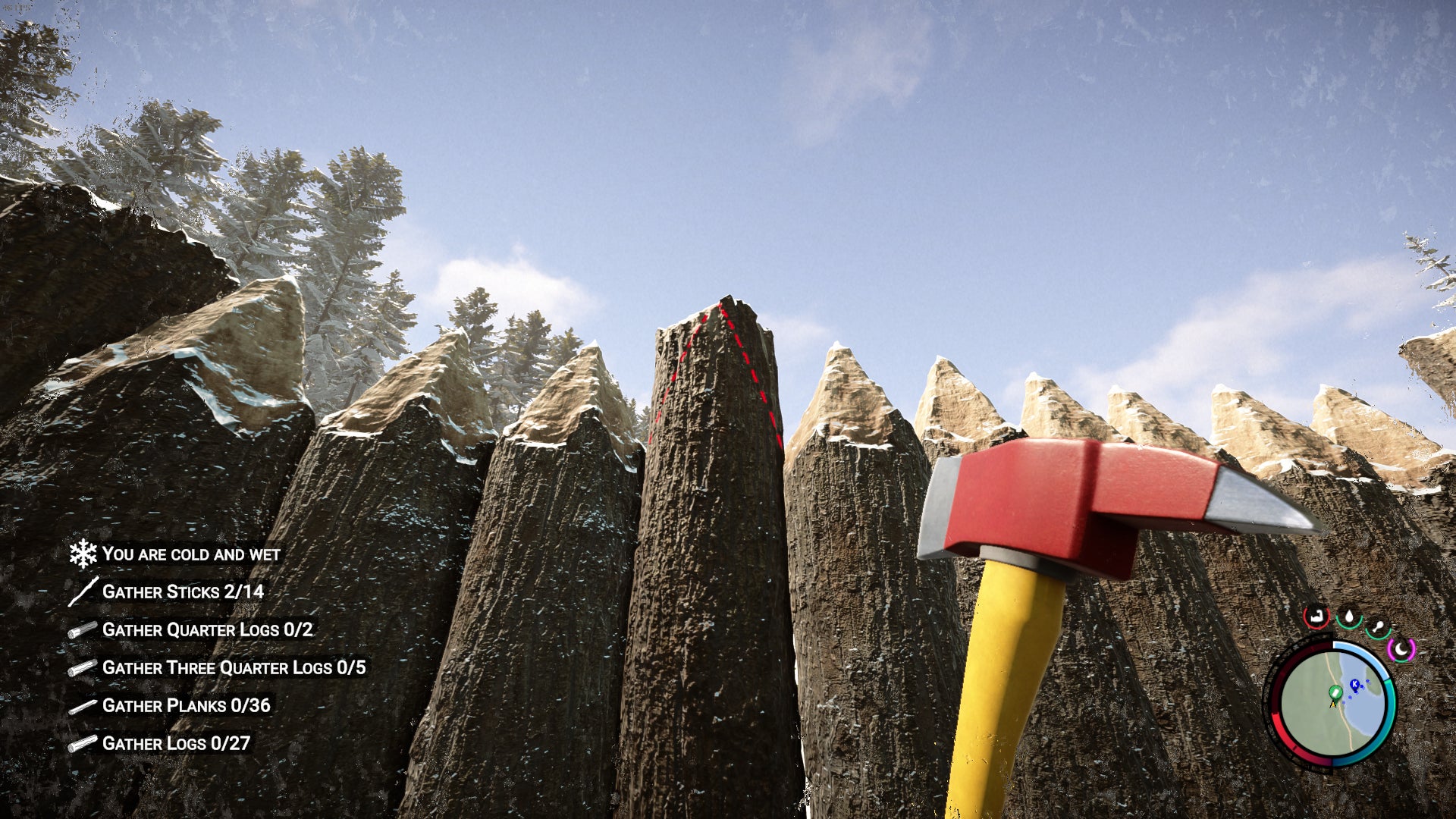This screenshot has width=1456, height=819.
Task: Click the blue K marker on the minimap
Action: click(x=1354, y=684)
